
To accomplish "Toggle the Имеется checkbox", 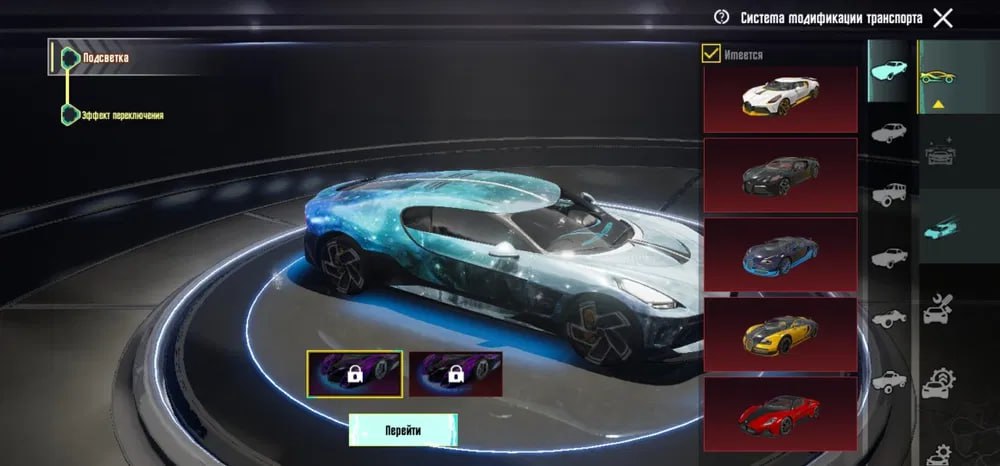I will click(x=712, y=54).
